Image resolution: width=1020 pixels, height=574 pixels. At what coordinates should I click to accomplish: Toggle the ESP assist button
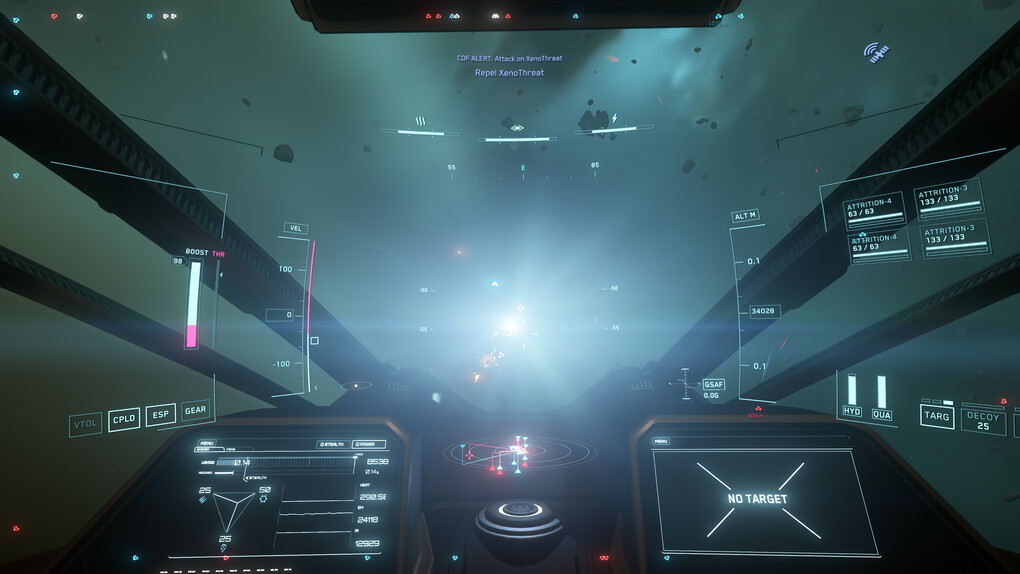point(160,414)
